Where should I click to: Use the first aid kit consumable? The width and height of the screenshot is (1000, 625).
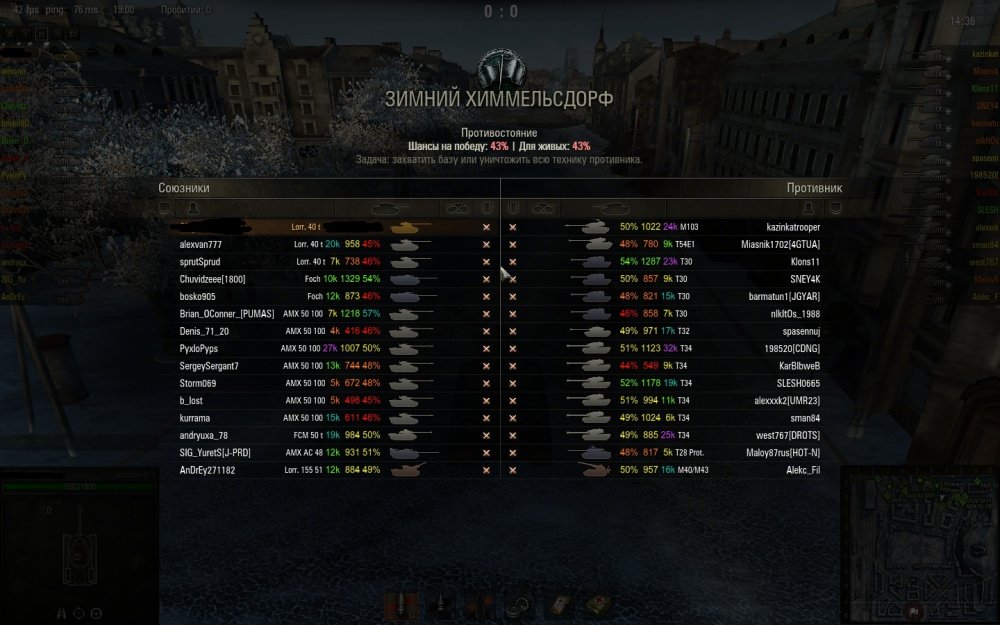598,605
